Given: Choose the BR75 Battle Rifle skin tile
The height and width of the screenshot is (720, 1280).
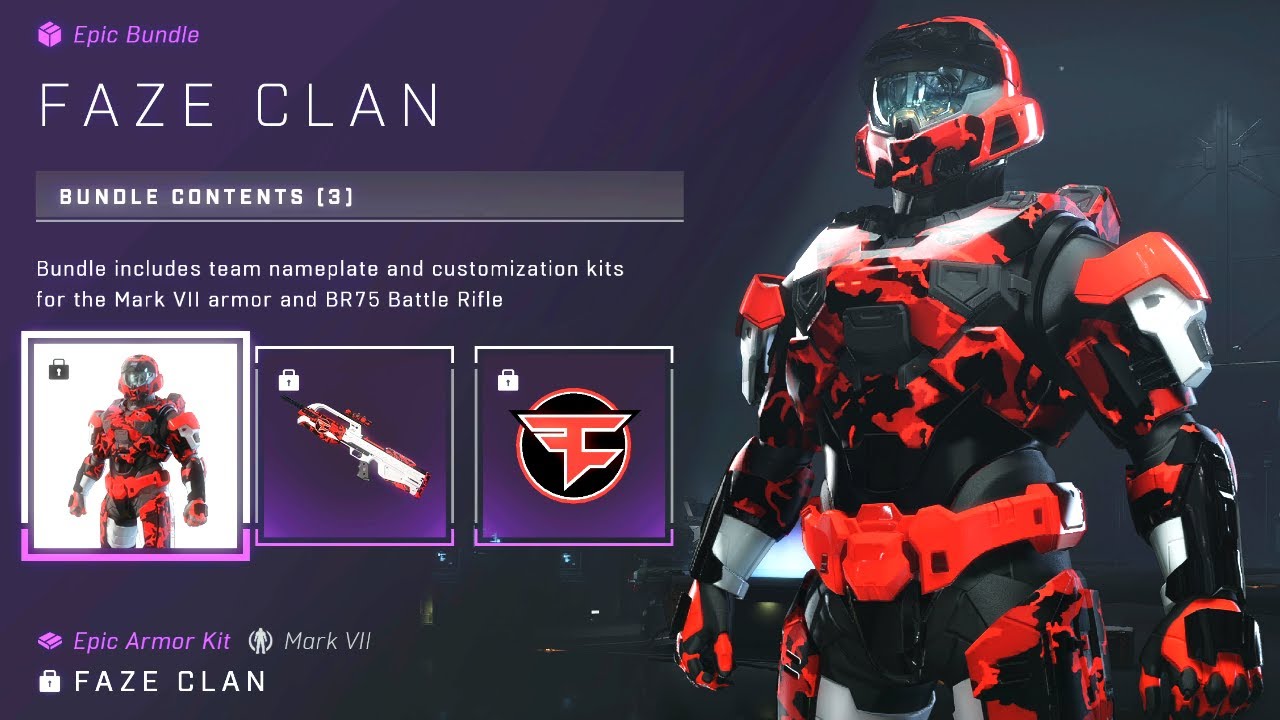Looking at the screenshot, I should (x=355, y=445).
